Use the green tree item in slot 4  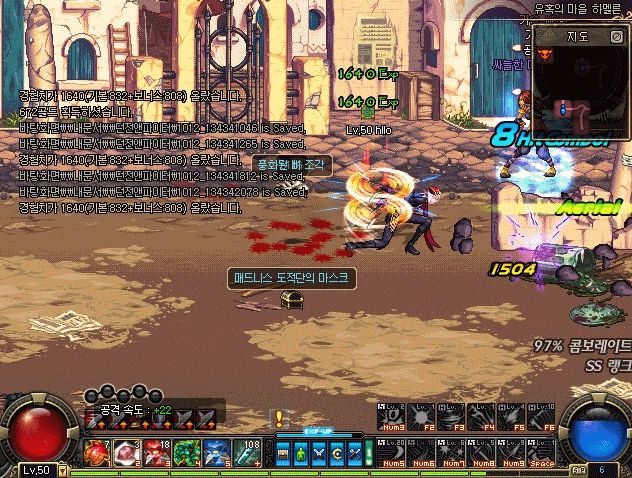point(187,453)
